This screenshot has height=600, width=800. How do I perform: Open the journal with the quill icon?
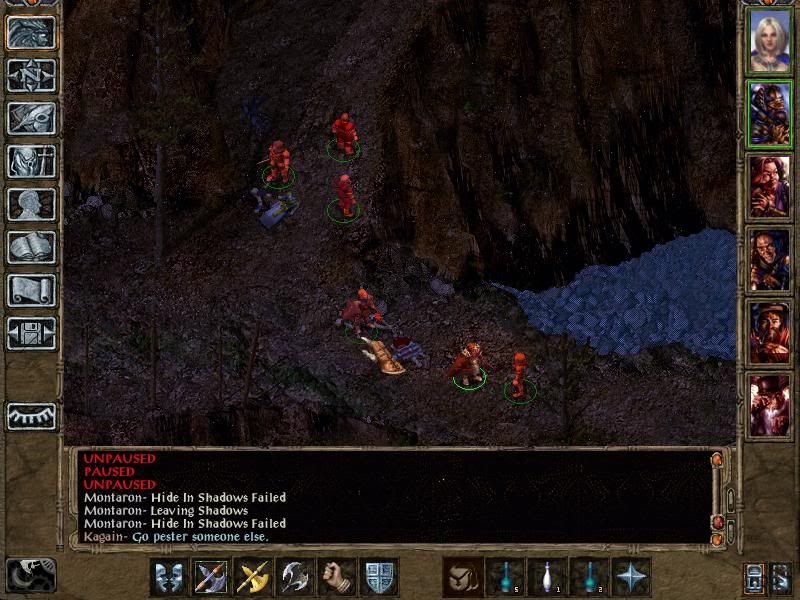[x=31, y=118]
